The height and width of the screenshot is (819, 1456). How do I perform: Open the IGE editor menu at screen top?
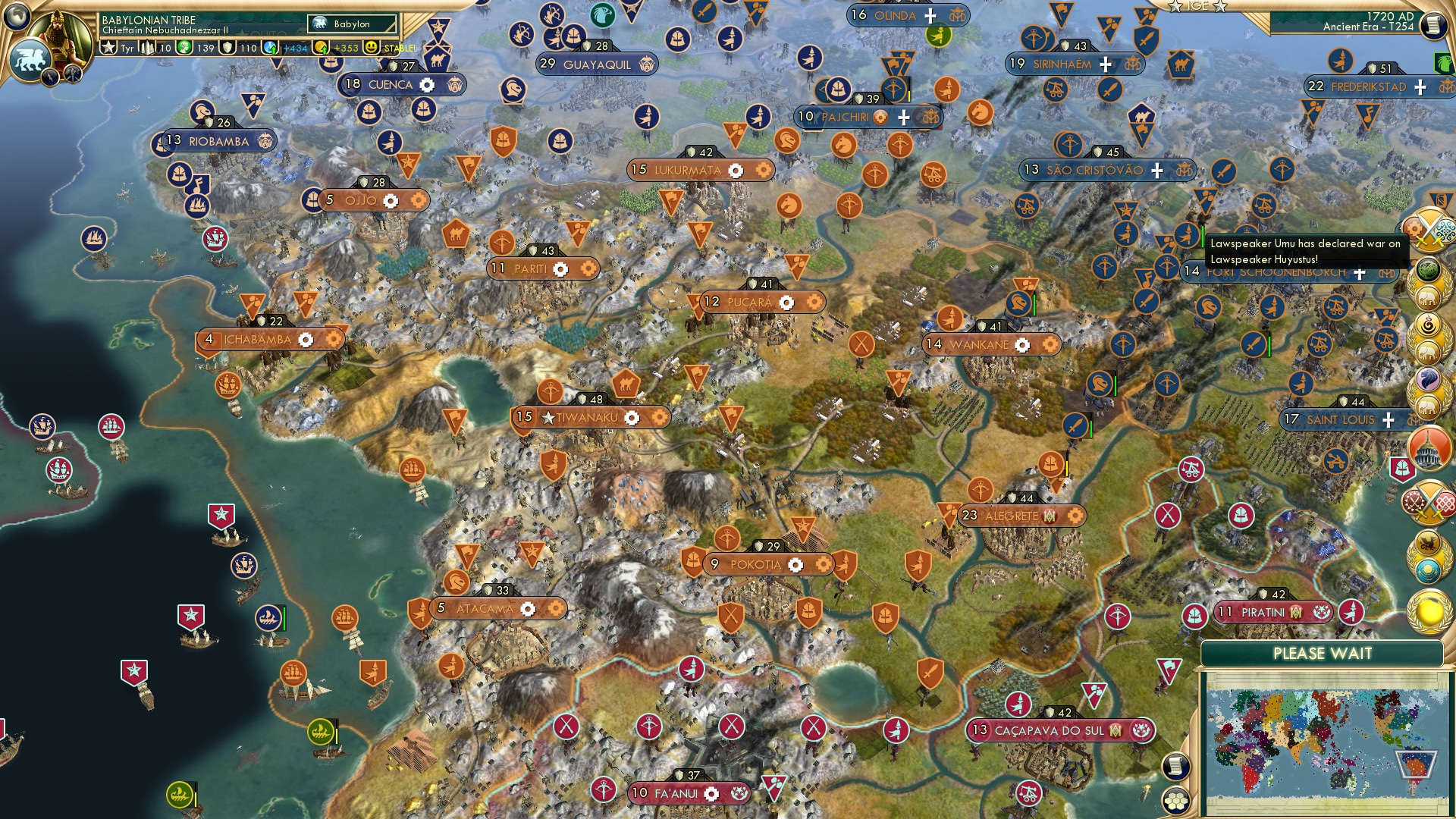pos(1198,8)
